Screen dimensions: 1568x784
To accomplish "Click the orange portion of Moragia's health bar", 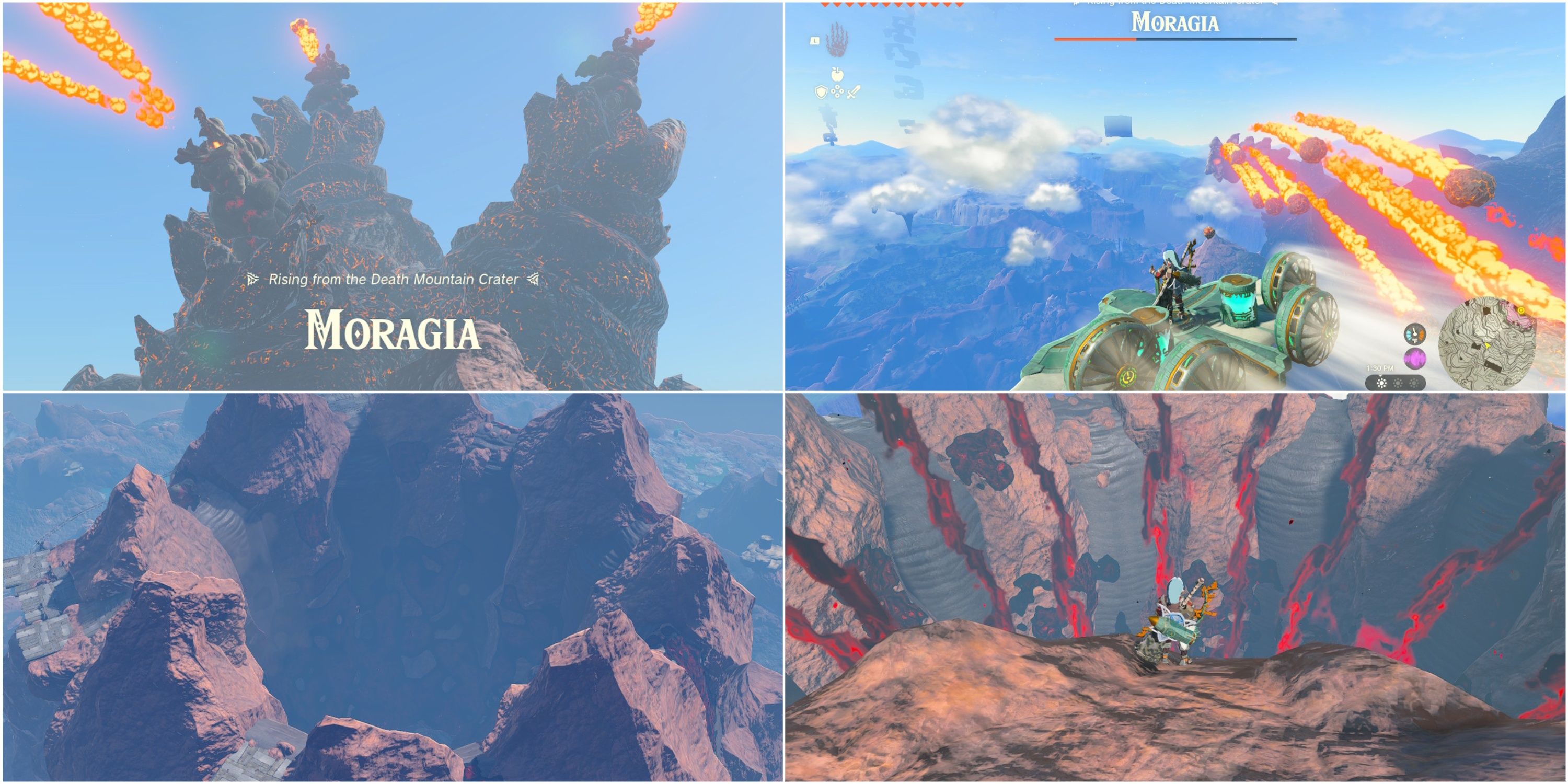I will click(1096, 39).
